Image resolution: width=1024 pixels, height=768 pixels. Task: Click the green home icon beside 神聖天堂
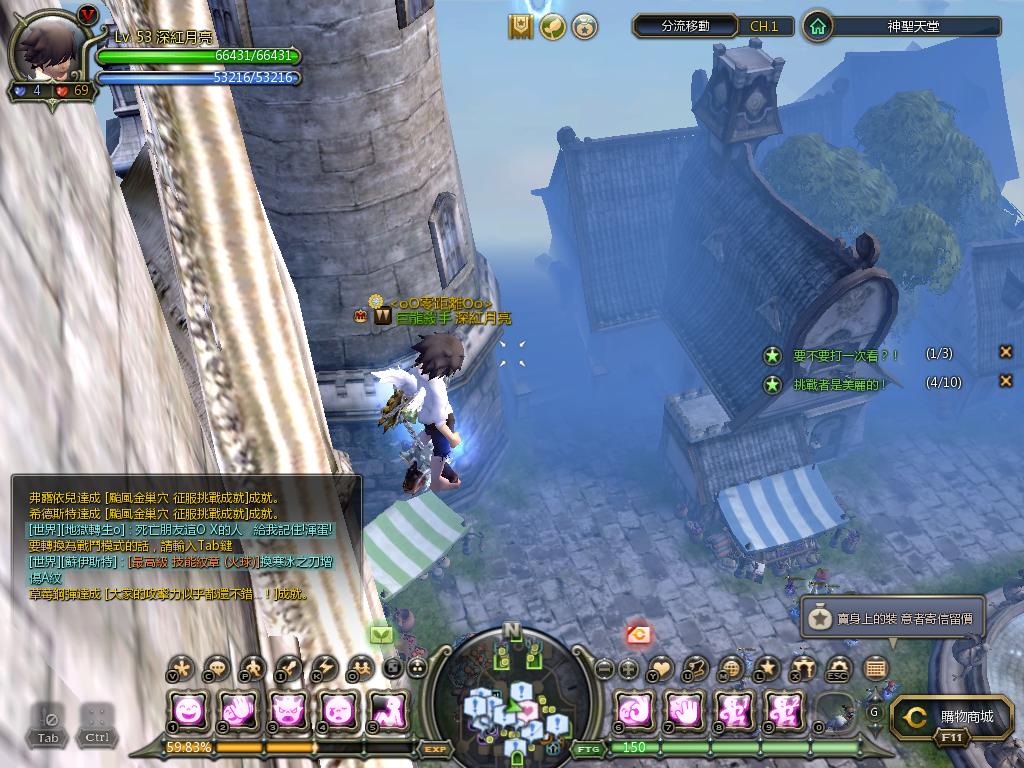coord(818,26)
